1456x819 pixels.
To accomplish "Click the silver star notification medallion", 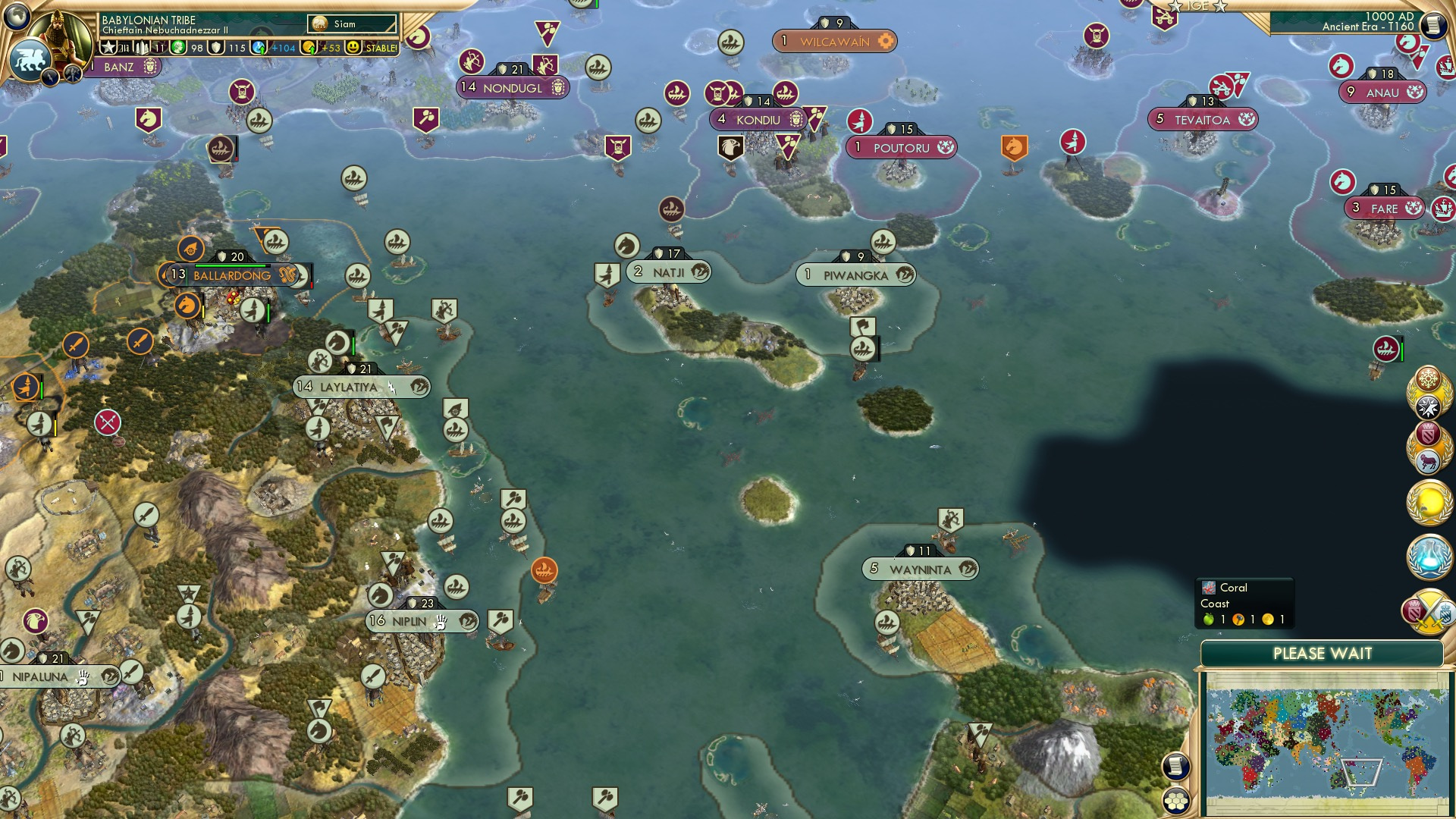I will 1428,405.
